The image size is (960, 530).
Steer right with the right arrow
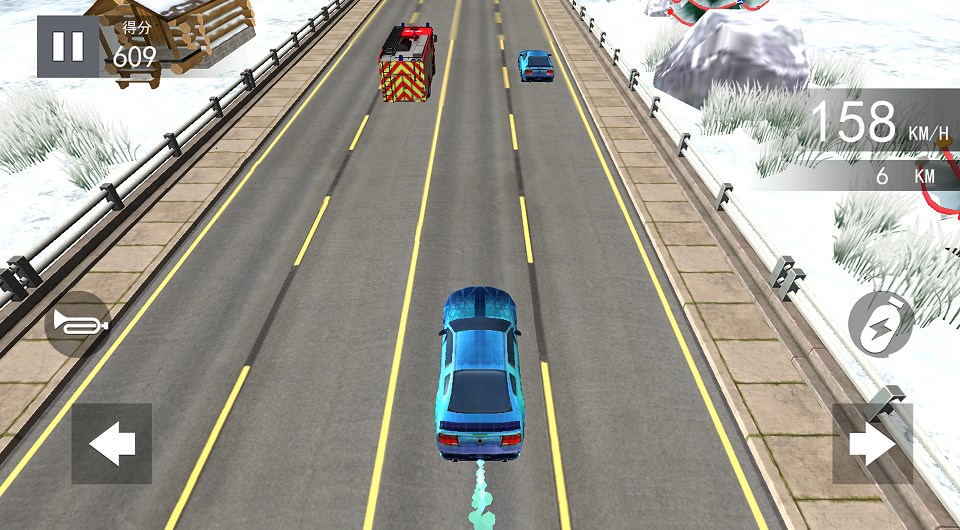872,444
